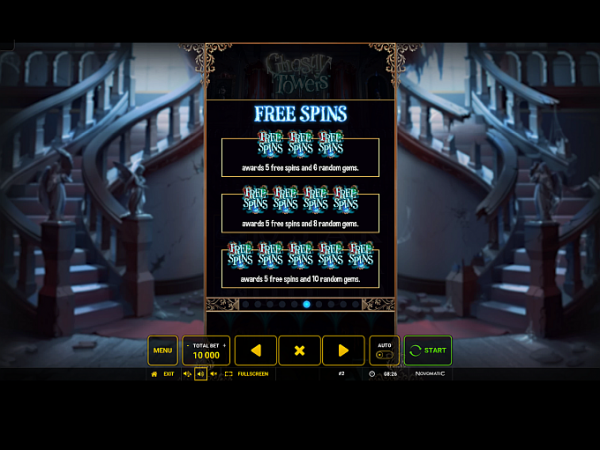
Task: Close the paytable with the X button
Action: (x=299, y=350)
